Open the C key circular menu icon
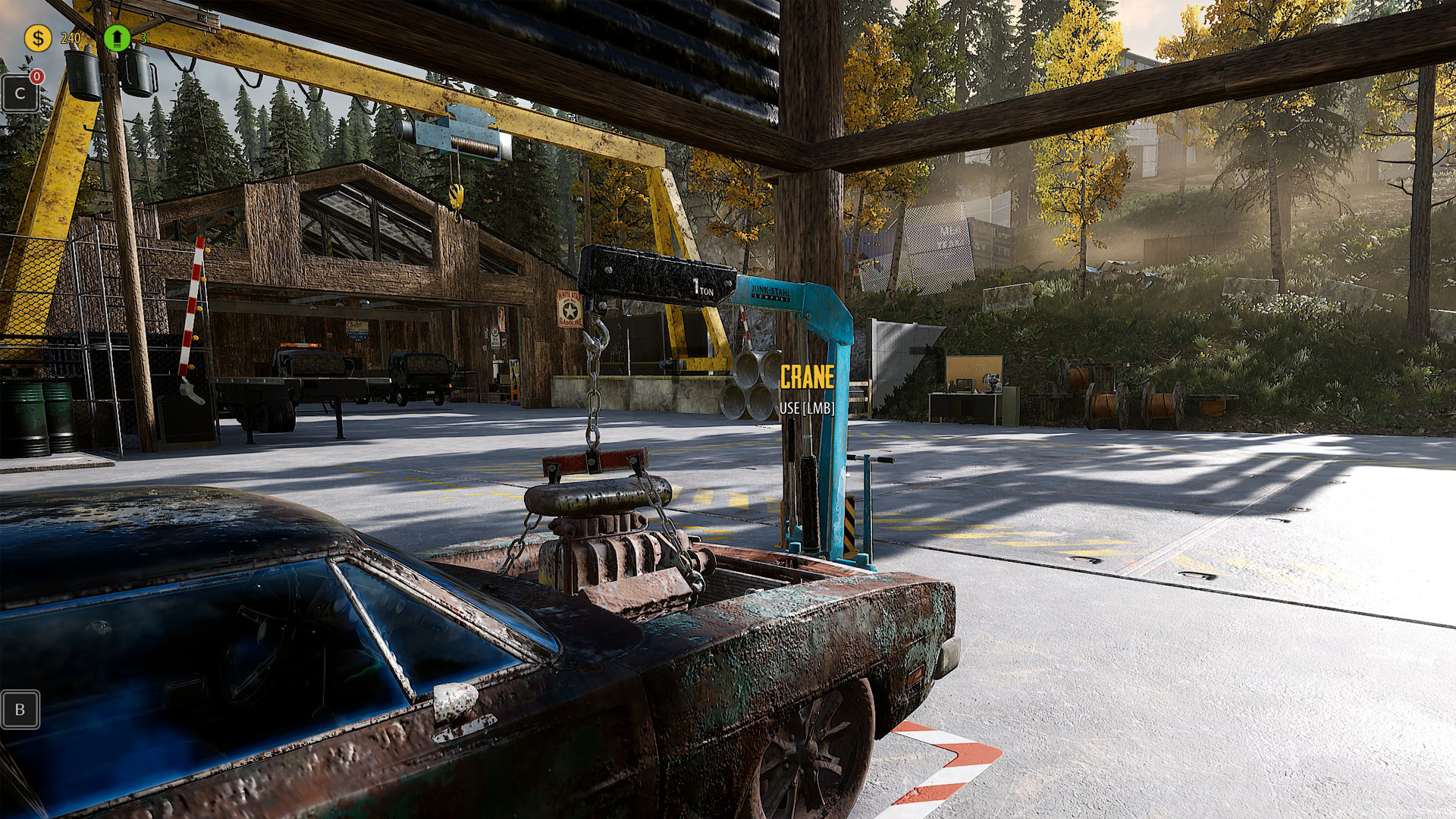1456x819 pixels. [x=20, y=94]
